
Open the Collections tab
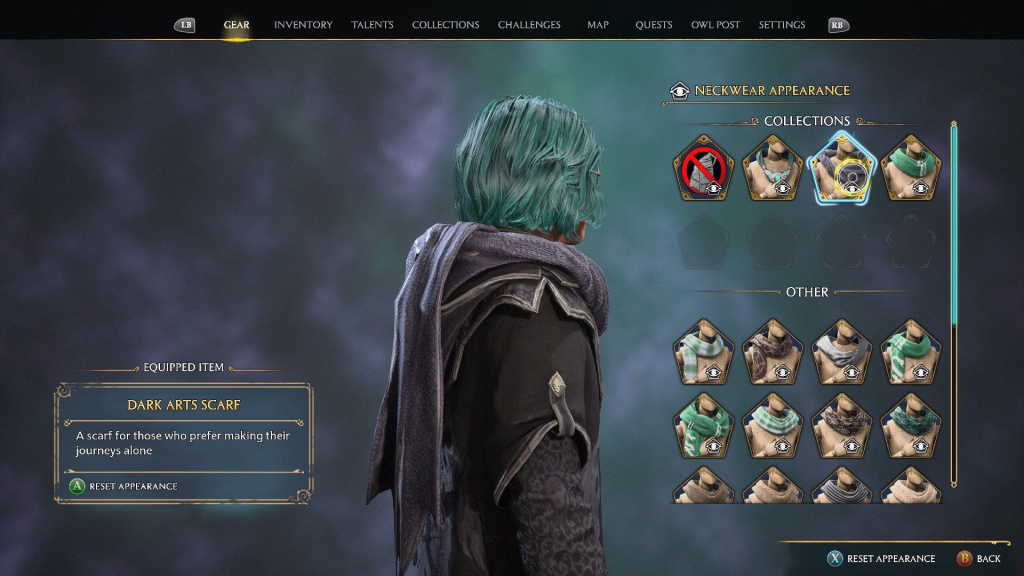445,25
